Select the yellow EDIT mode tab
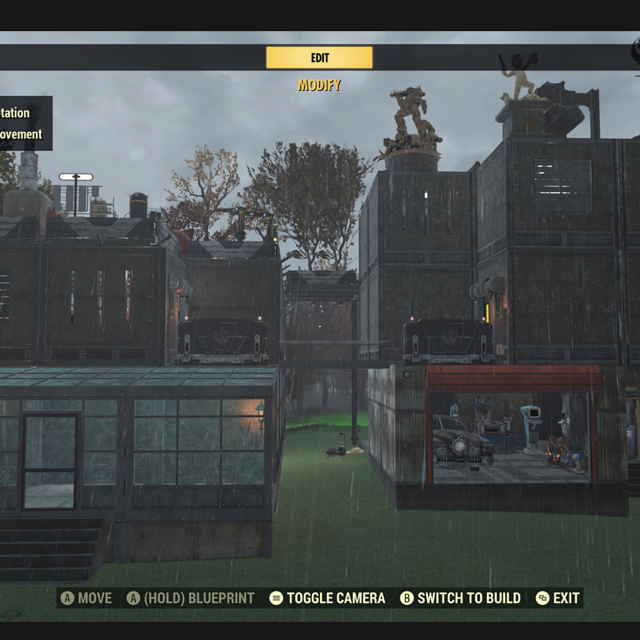640x640 pixels. (319, 58)
